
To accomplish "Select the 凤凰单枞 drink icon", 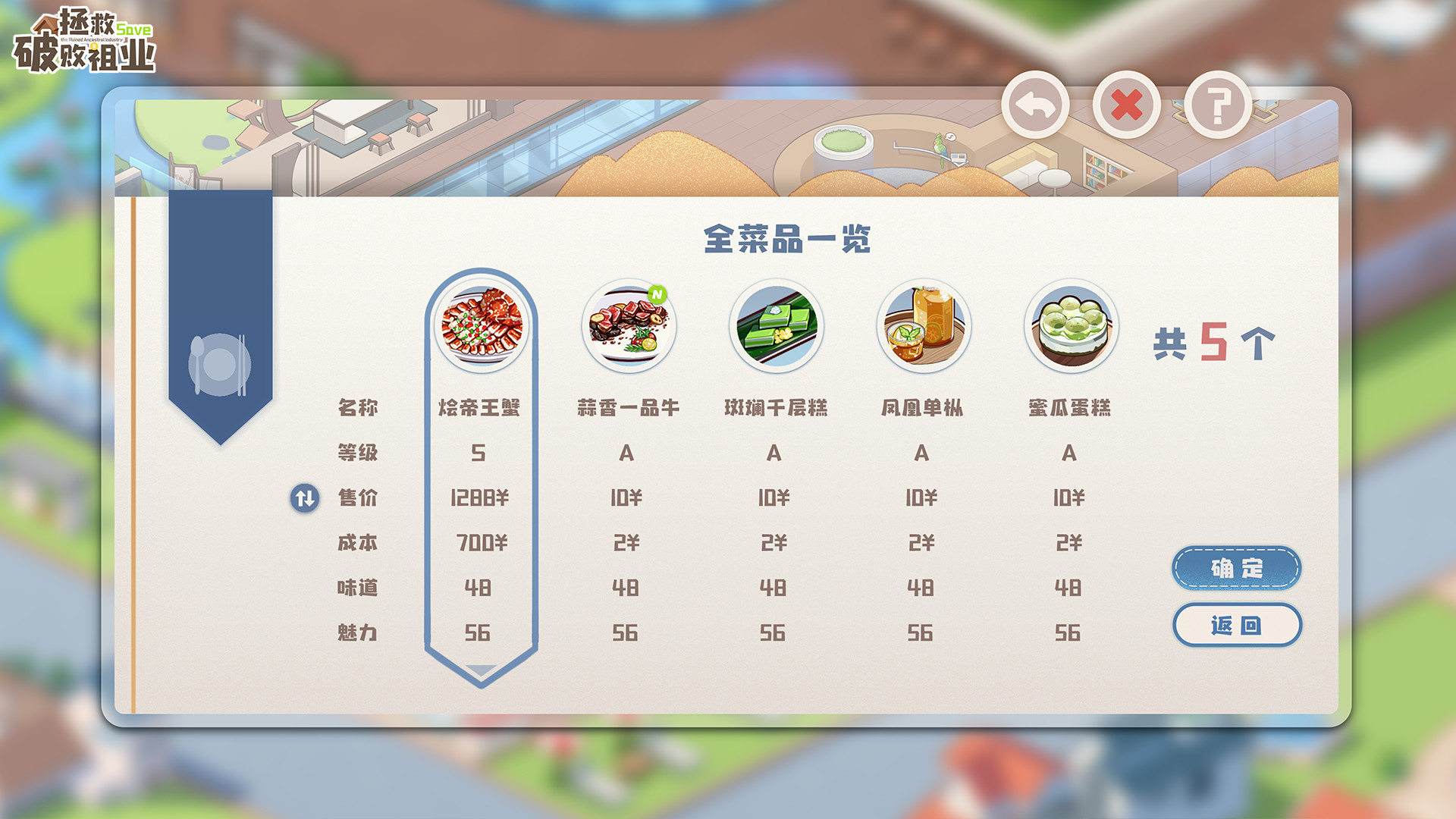I will [923, 325].
